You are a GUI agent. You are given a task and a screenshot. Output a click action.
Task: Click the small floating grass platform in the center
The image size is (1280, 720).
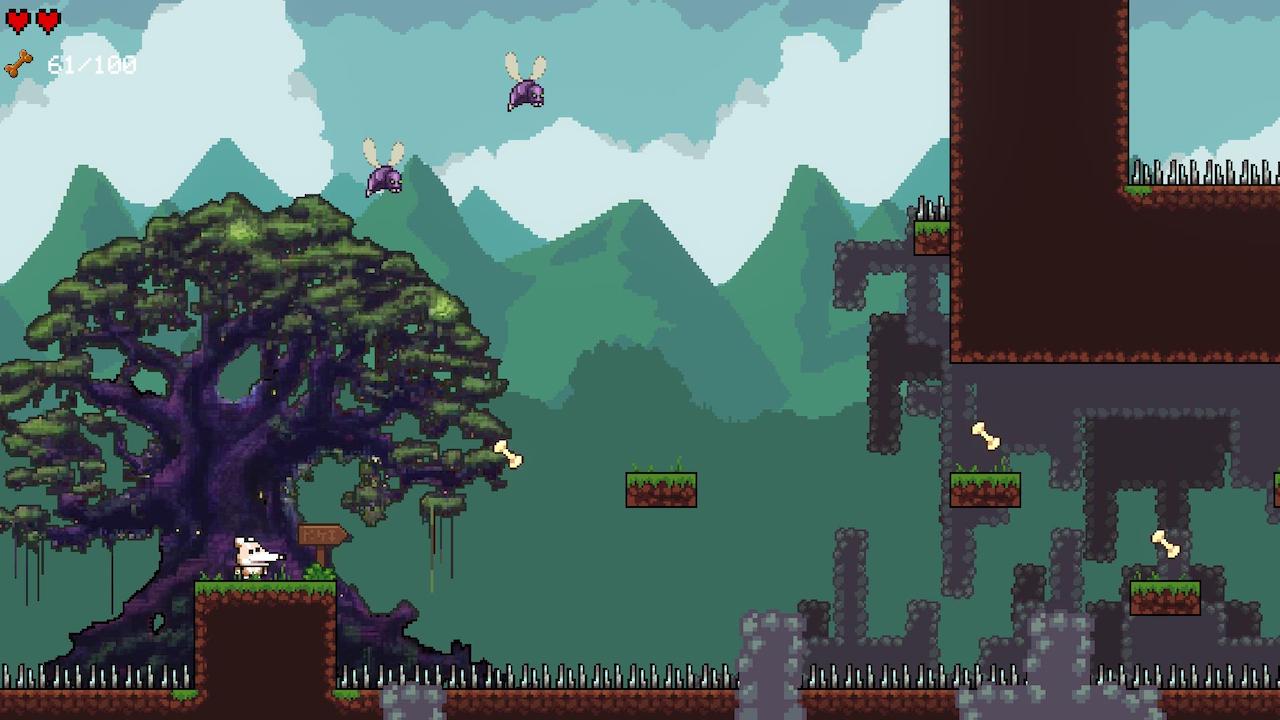point(660,487)
